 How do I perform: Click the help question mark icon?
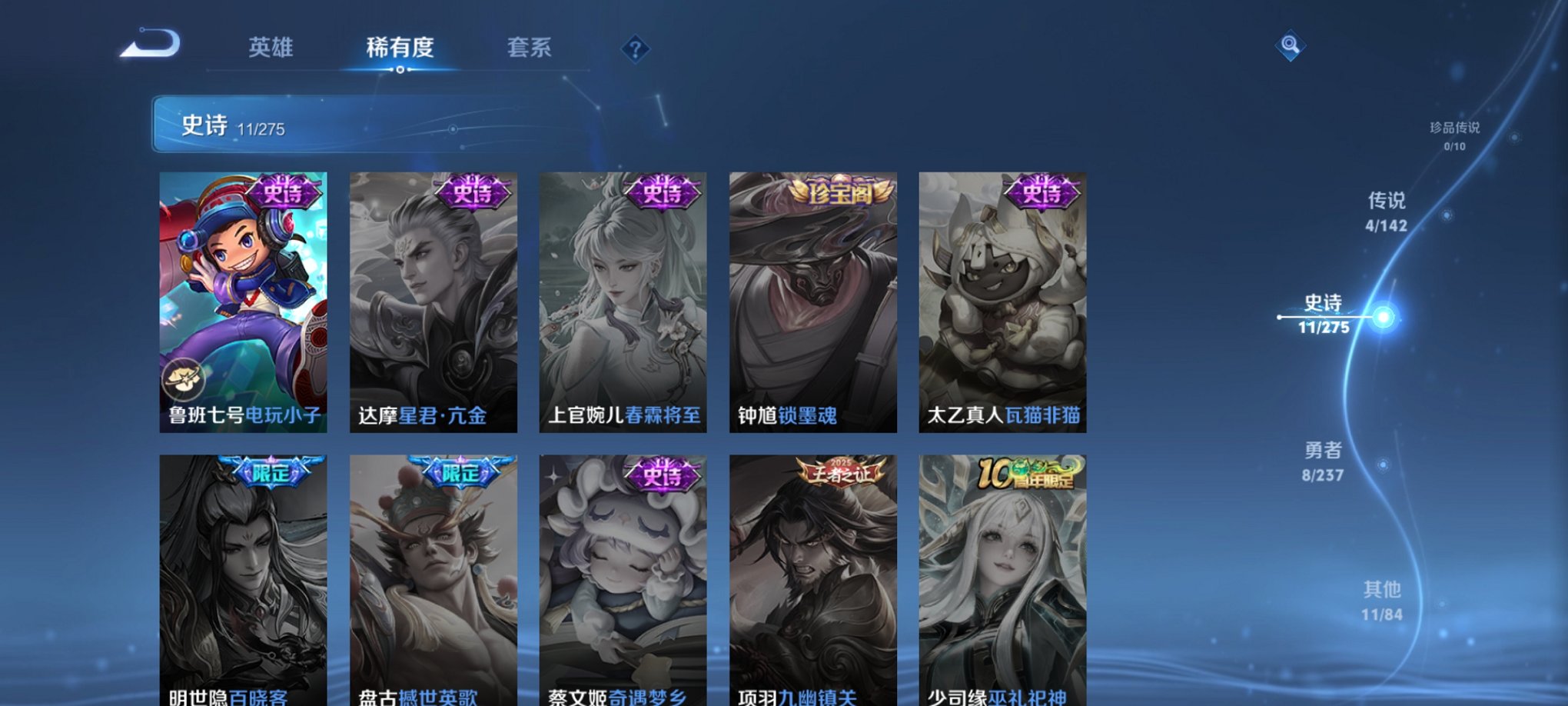634,49
